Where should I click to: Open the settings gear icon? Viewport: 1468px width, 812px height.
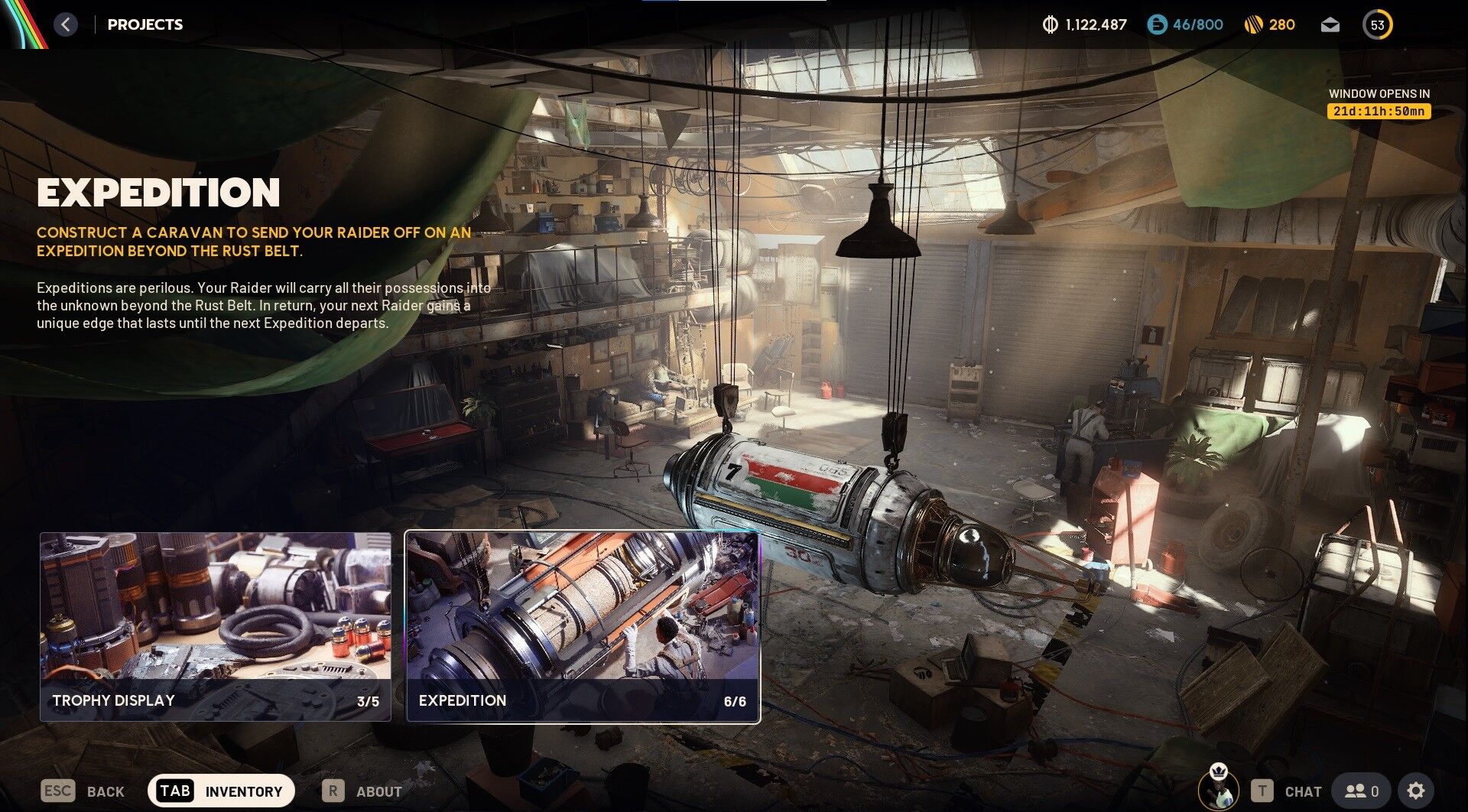pyautogui.click(x=1415, y=791)
